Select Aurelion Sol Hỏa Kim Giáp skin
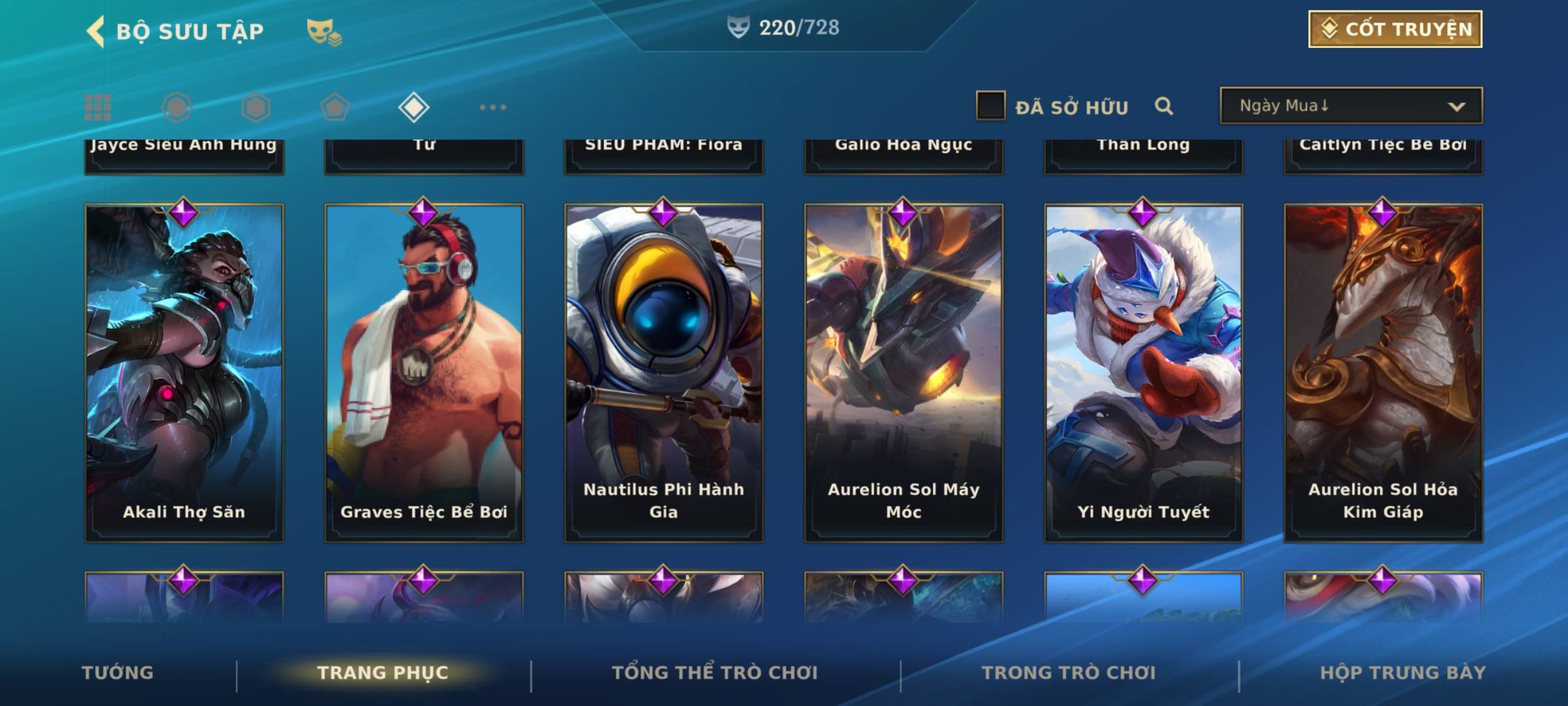Image resolution: width=1568 pixels, height=706 pixels. point(1383,373)
